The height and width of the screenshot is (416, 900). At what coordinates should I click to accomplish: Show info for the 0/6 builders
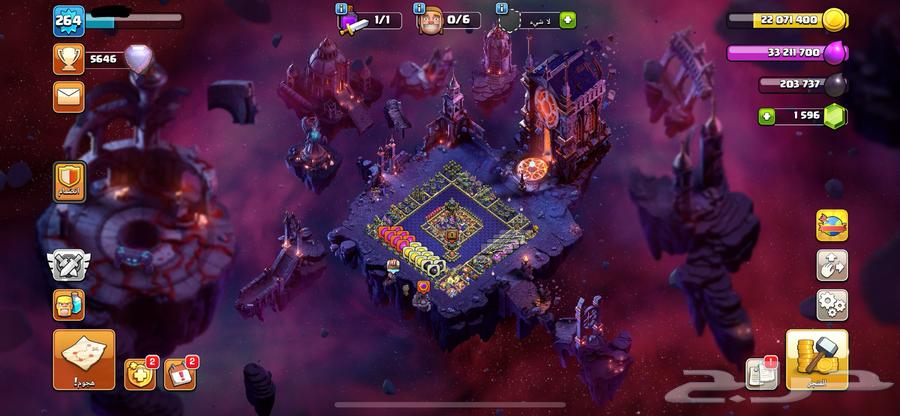click(420, 8)
